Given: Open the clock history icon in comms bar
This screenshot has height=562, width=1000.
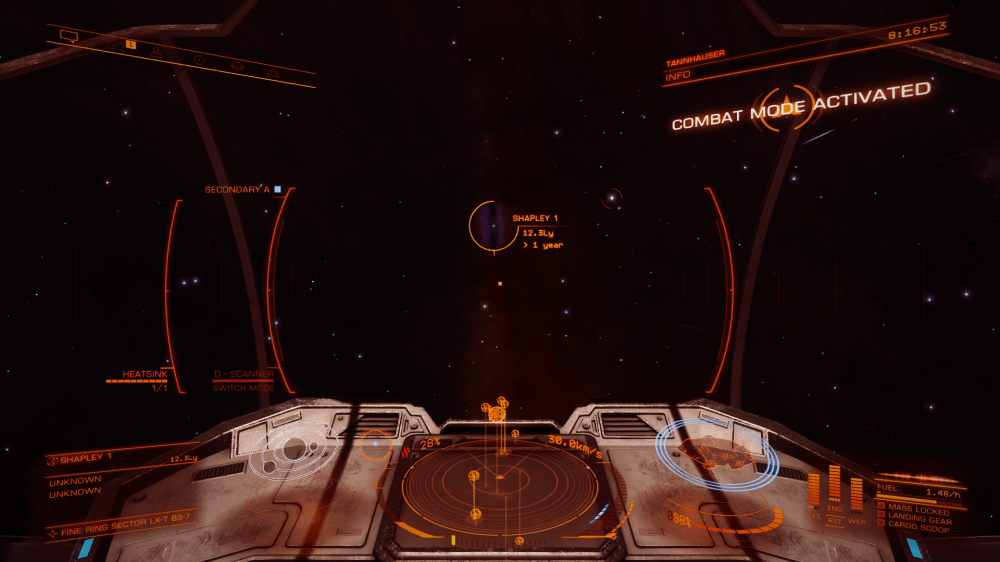Looking at the screenshot, I should point(199,59).
